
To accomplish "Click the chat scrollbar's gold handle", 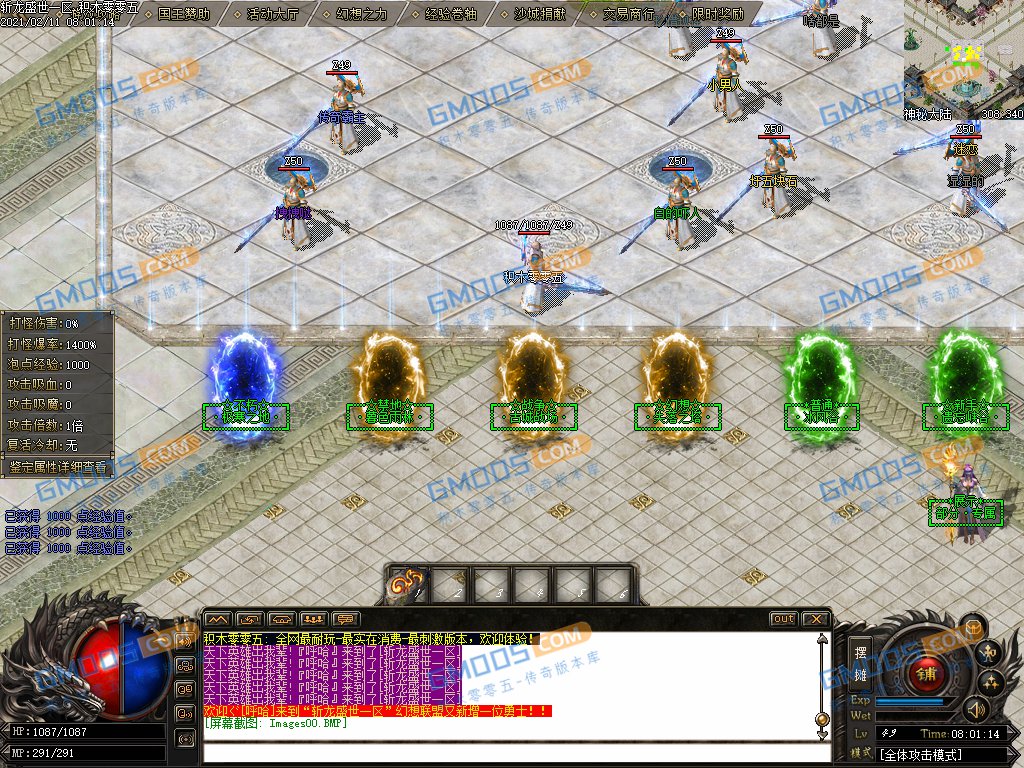I will (822, 719).
